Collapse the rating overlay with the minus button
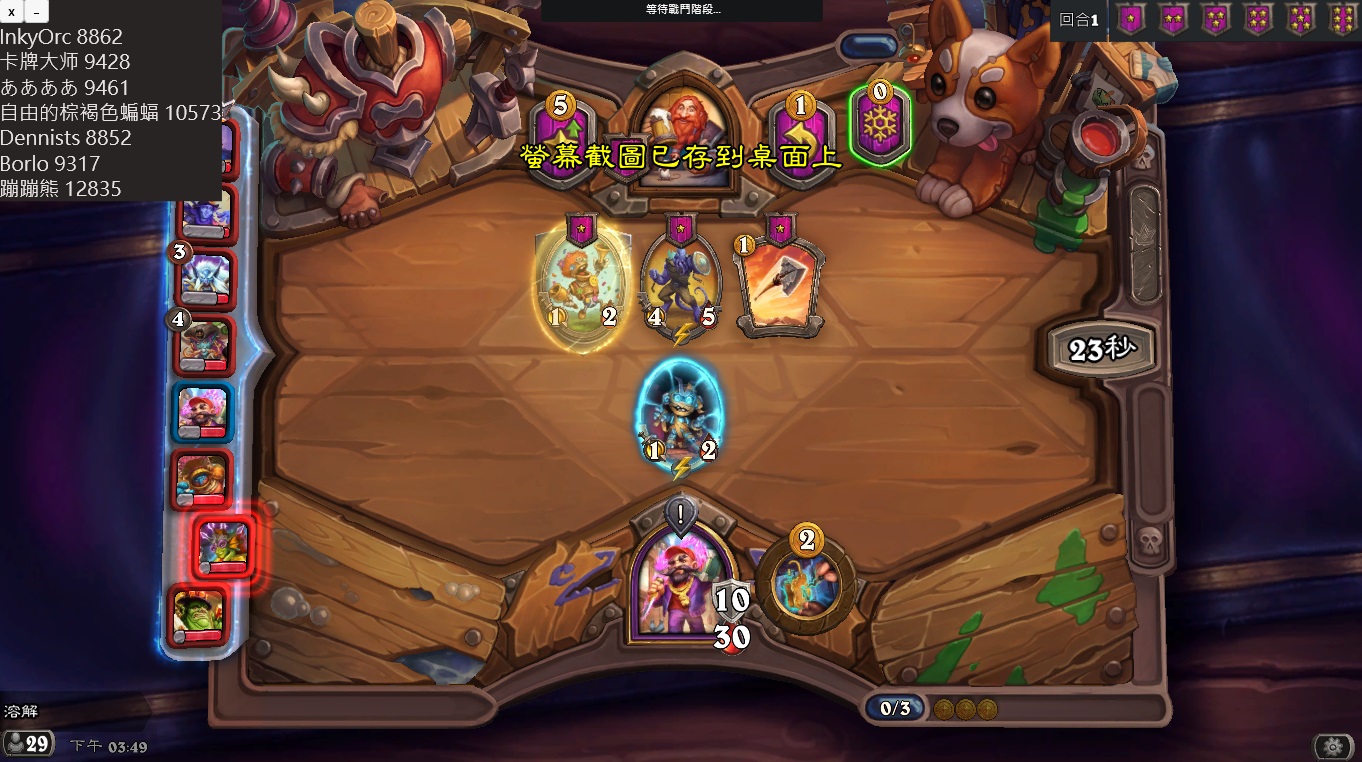 click(36, 11)
